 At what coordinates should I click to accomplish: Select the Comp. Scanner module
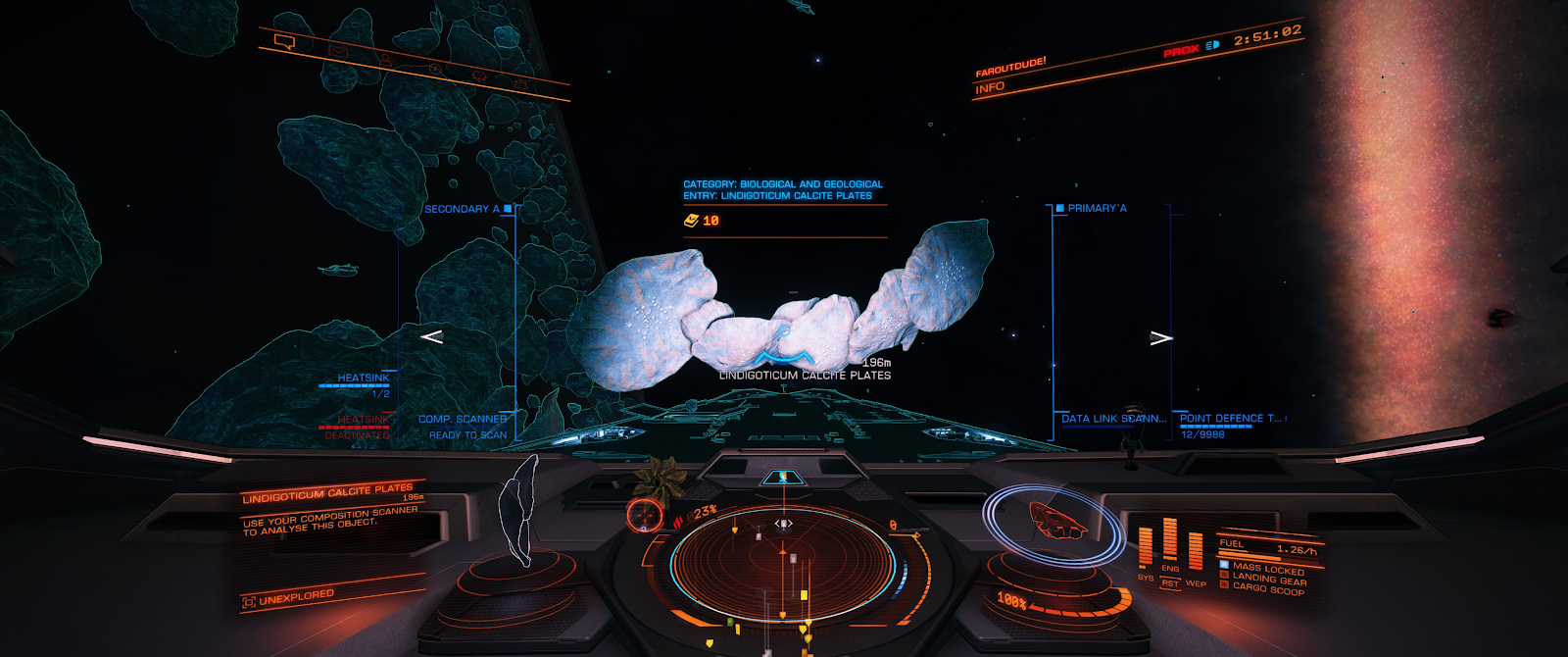(x=463, y=420)
